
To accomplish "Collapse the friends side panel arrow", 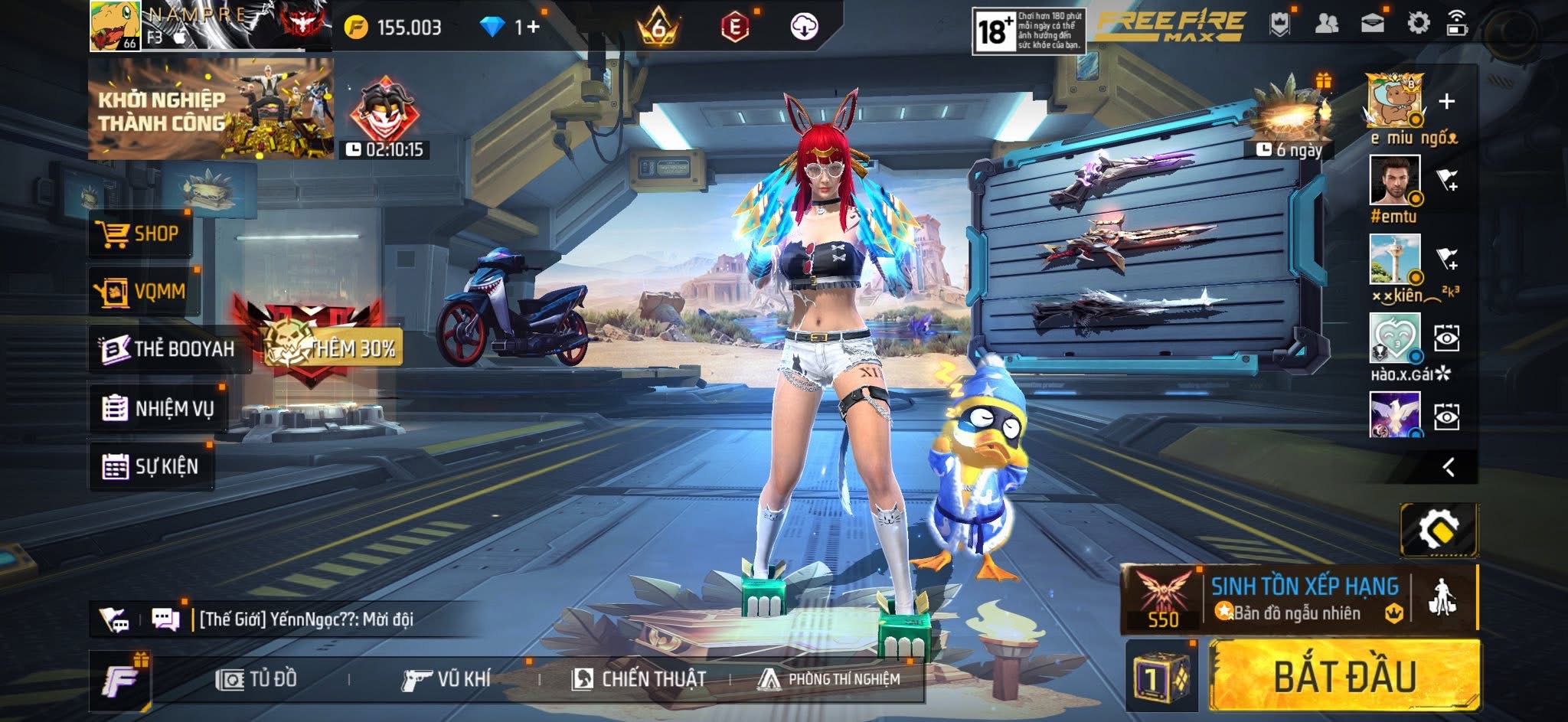I will click(1448, 467).
